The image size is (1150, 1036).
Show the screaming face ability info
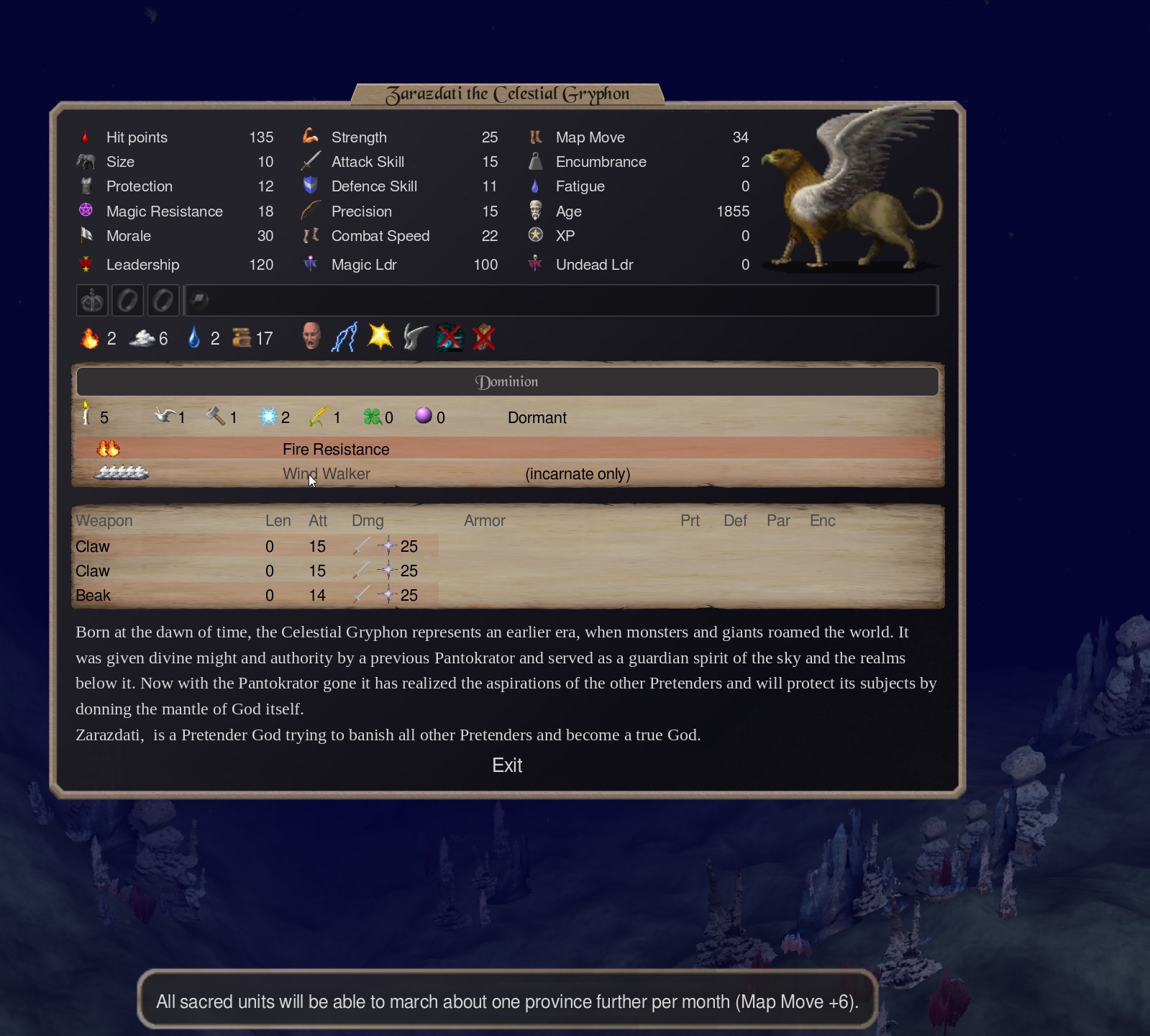point(311,337)
